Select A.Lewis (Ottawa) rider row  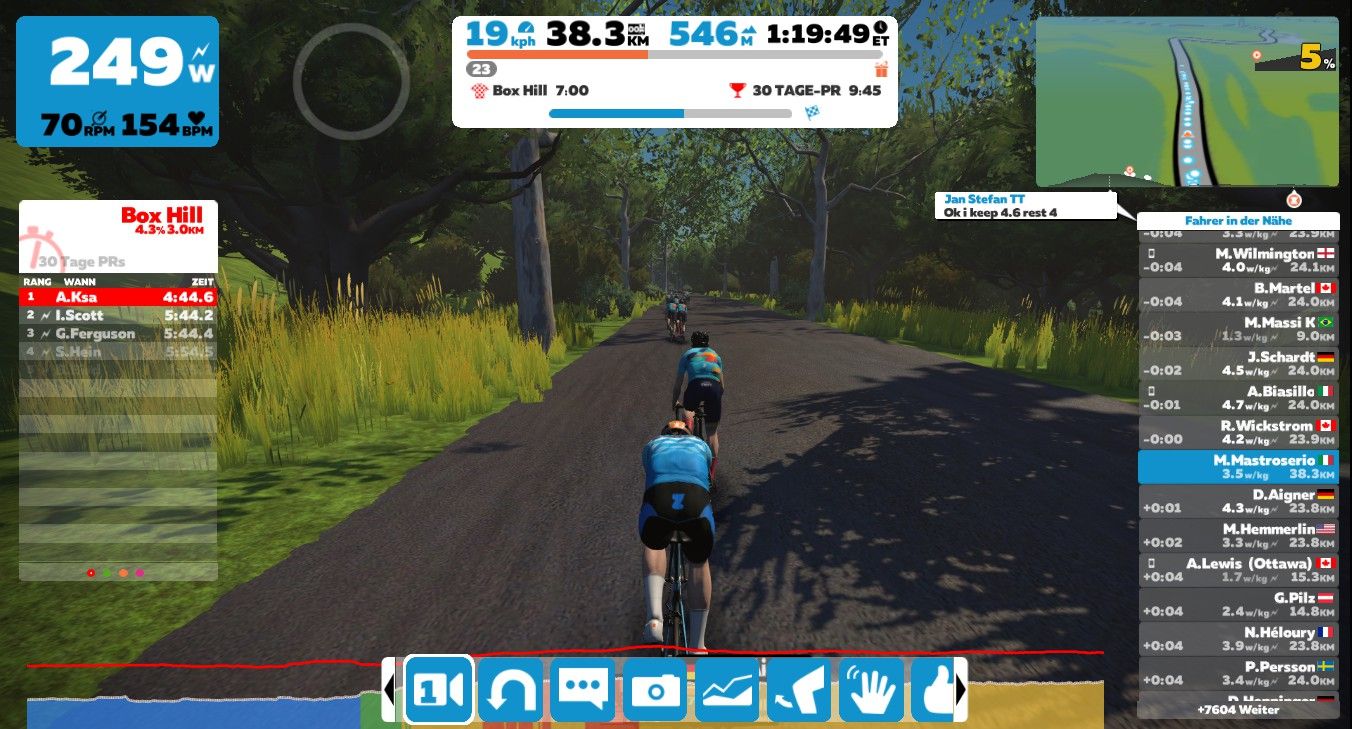click(x=1237, y=570)
